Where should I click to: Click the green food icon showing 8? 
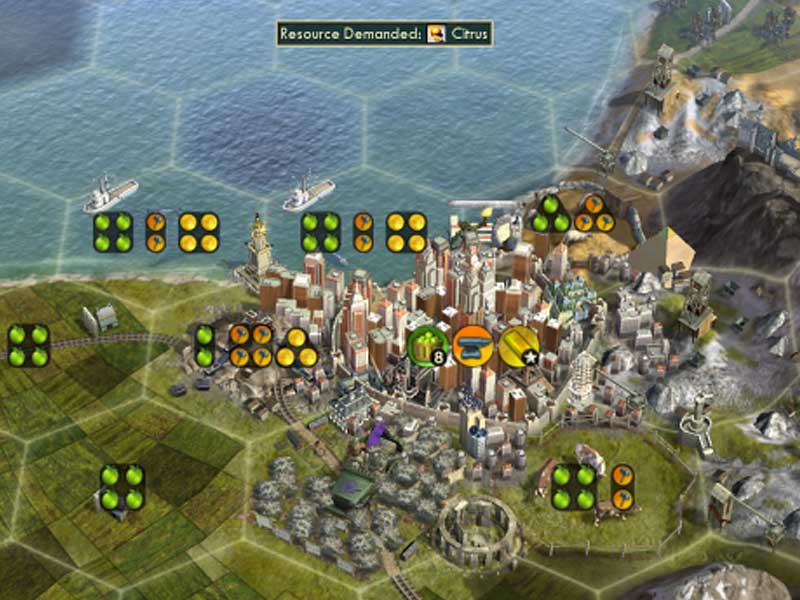tap(428, 346)
